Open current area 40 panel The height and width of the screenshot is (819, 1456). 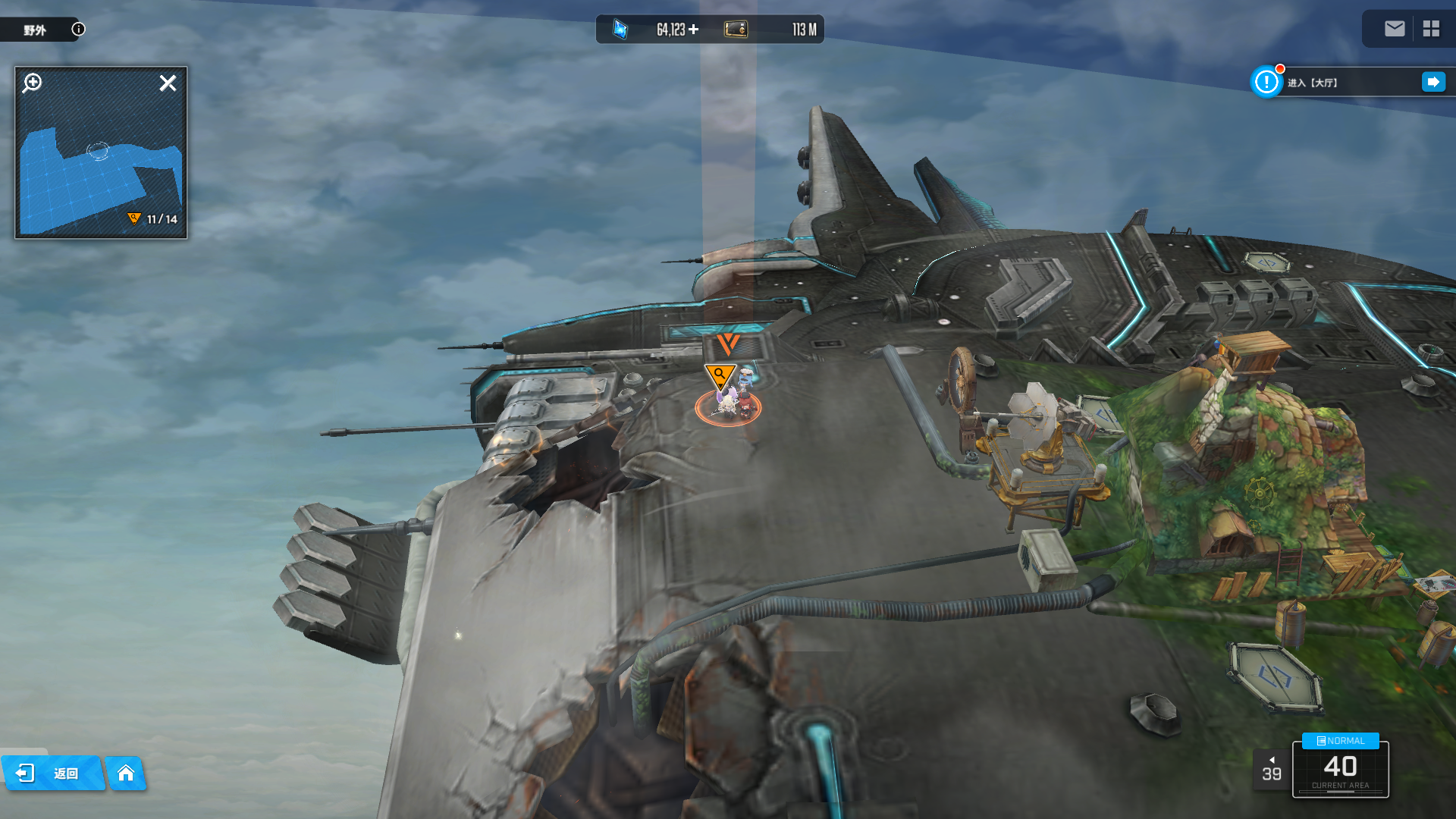point(1340,770)
